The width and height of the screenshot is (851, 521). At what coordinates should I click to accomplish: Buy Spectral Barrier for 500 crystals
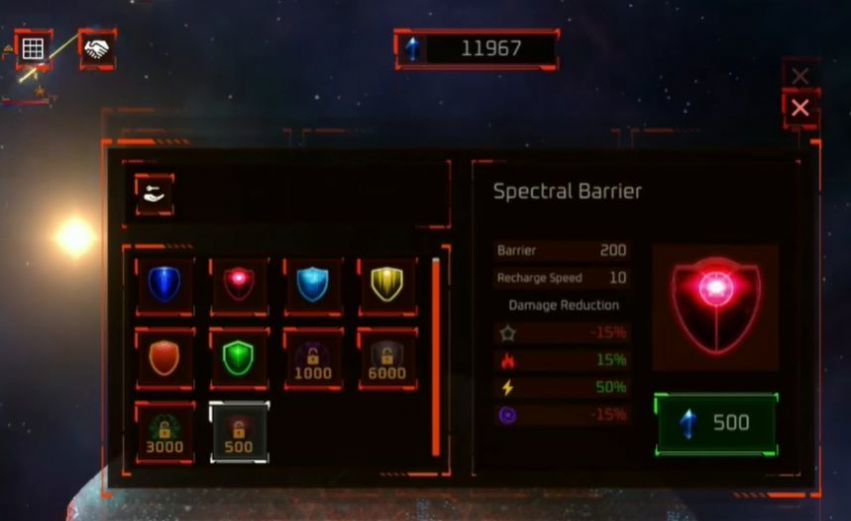coord(716,423)
